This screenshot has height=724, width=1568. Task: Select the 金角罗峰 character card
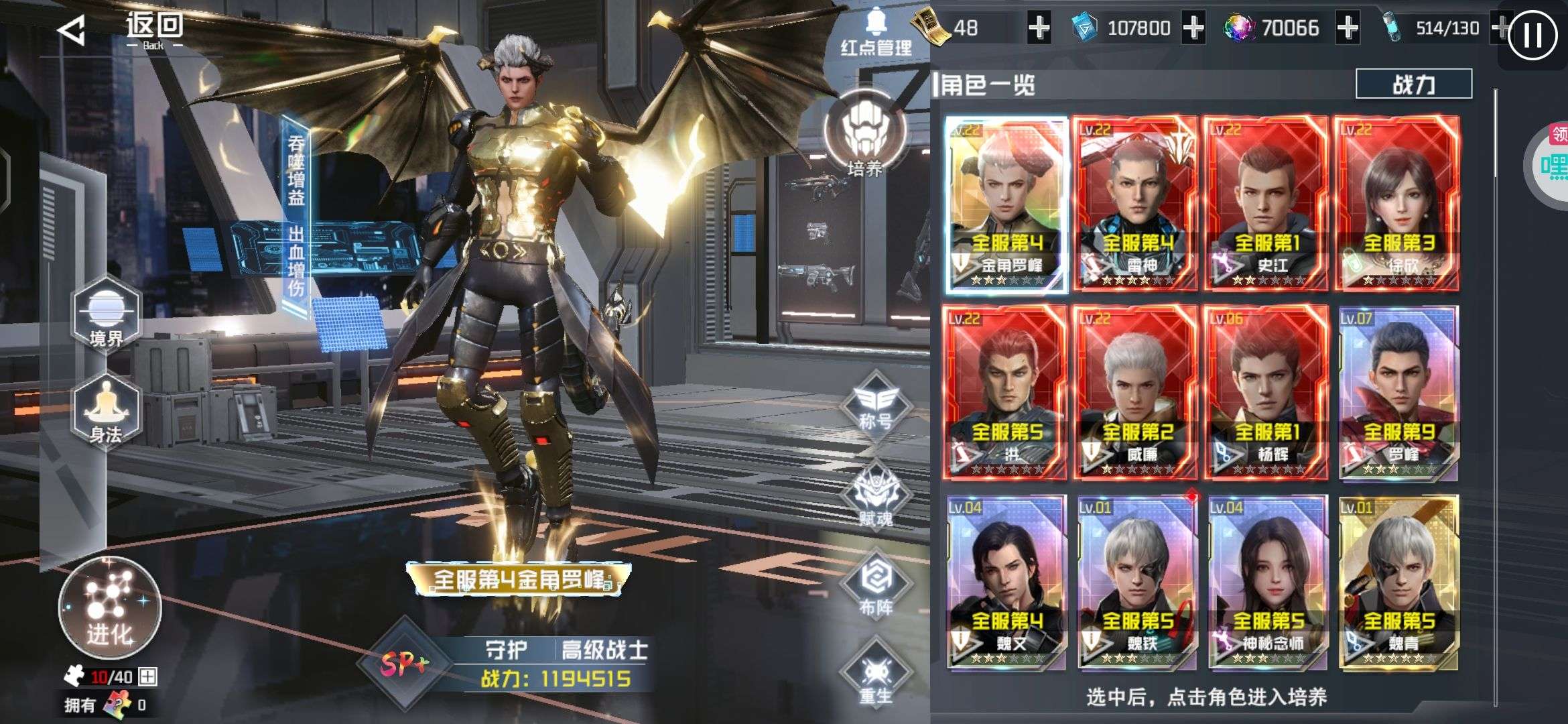(x=1006, y=204)
